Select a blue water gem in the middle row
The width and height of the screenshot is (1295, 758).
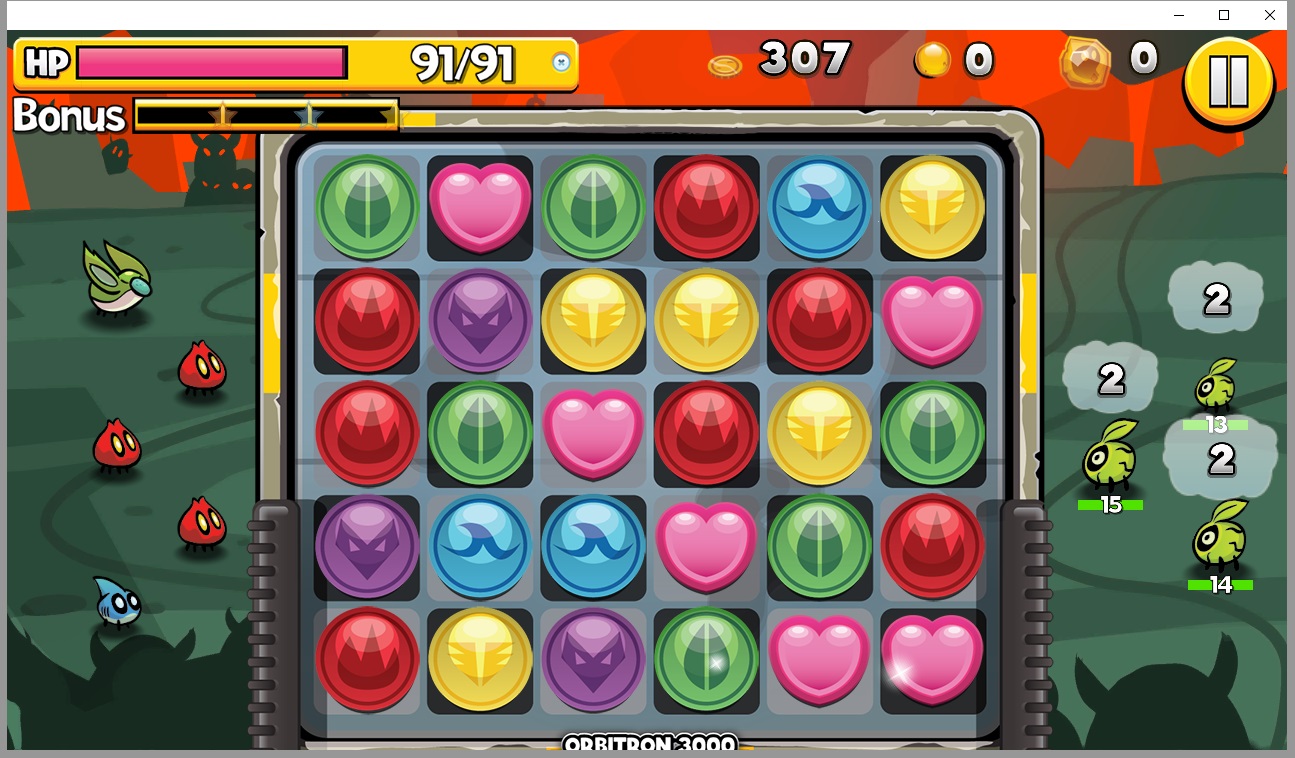point(480,548)
